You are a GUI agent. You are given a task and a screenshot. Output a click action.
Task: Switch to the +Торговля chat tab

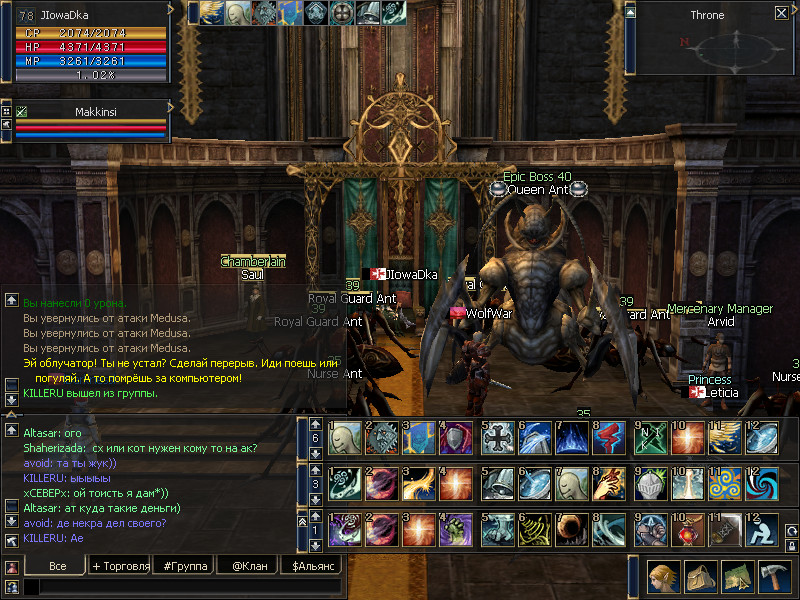click(x=121, y=566)
